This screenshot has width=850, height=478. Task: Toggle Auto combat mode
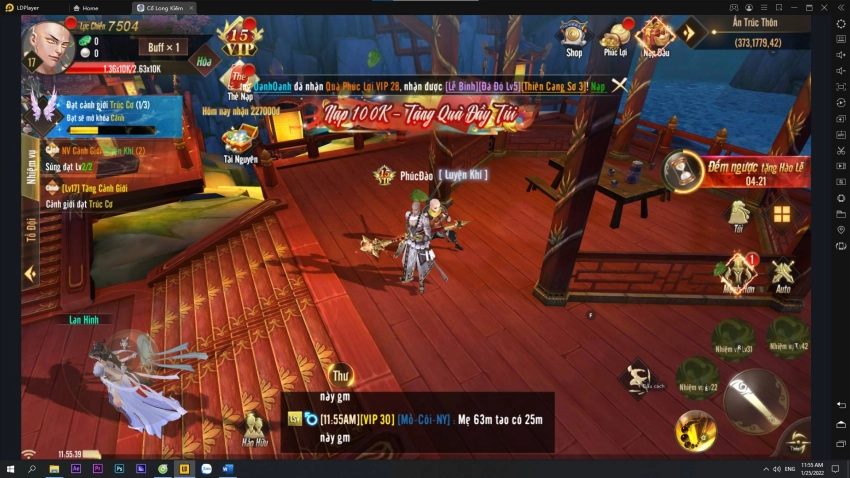pyautogui.click(x=783, y=273)
